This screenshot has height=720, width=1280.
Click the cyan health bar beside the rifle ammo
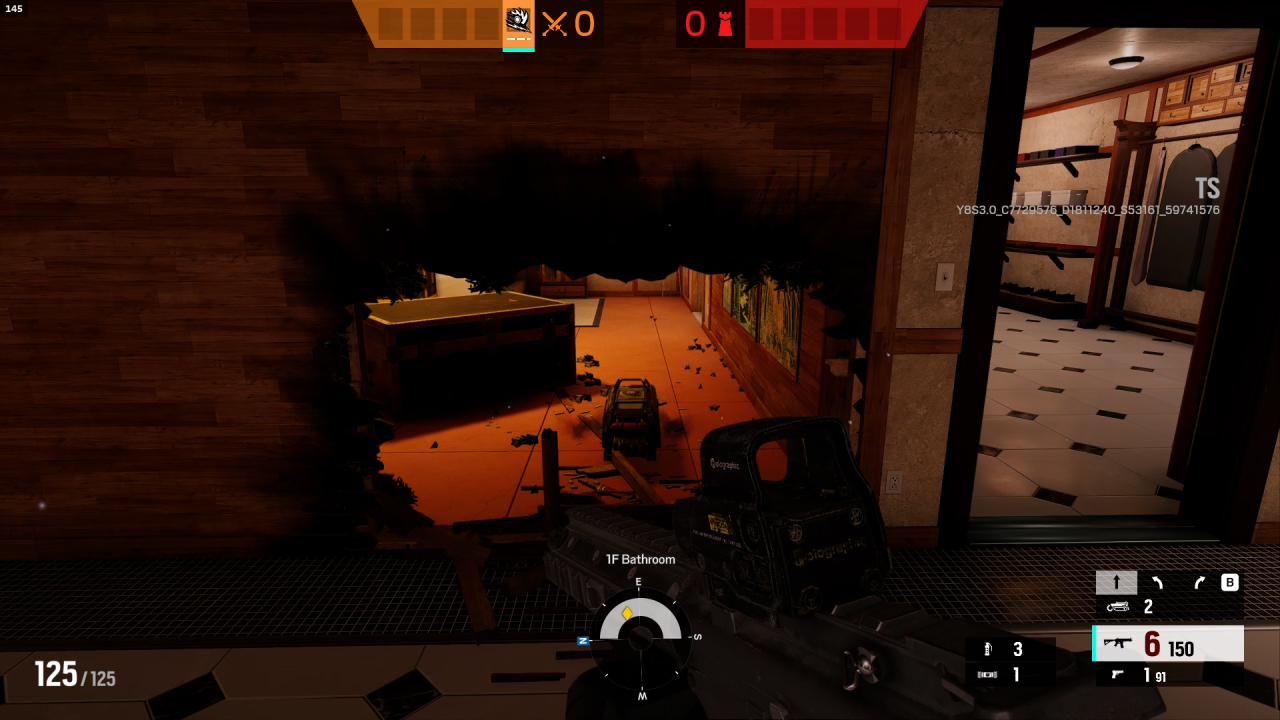(x=1092, y=644)
